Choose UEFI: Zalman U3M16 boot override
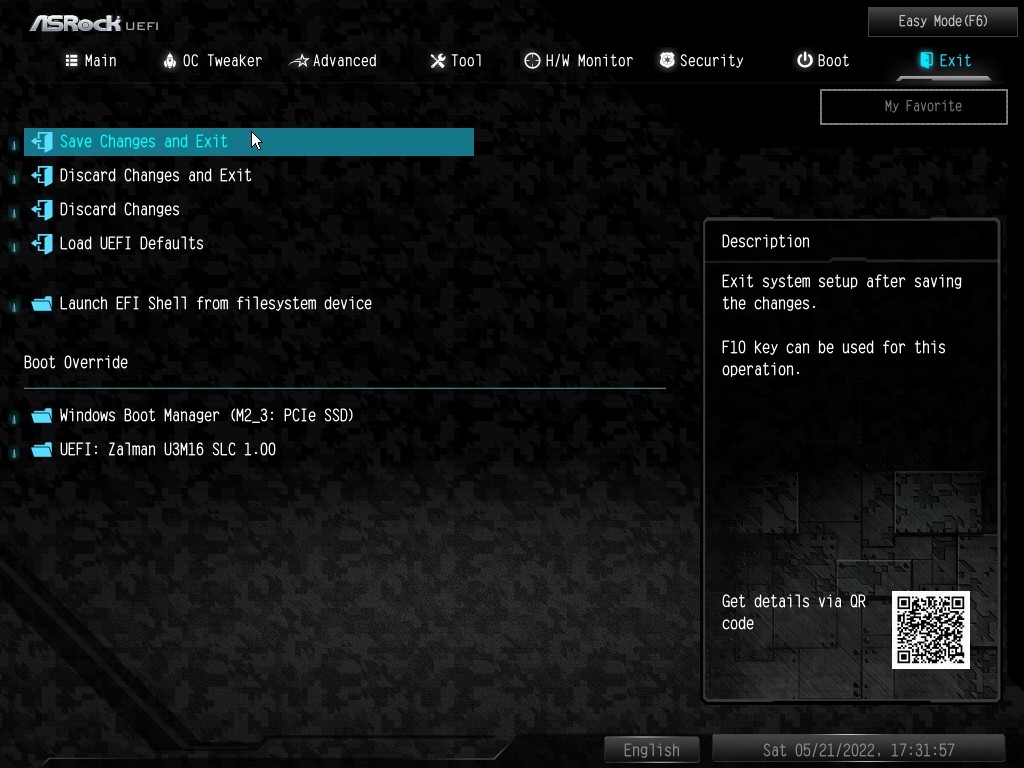 pyautogui.click(x=167, y=450)
